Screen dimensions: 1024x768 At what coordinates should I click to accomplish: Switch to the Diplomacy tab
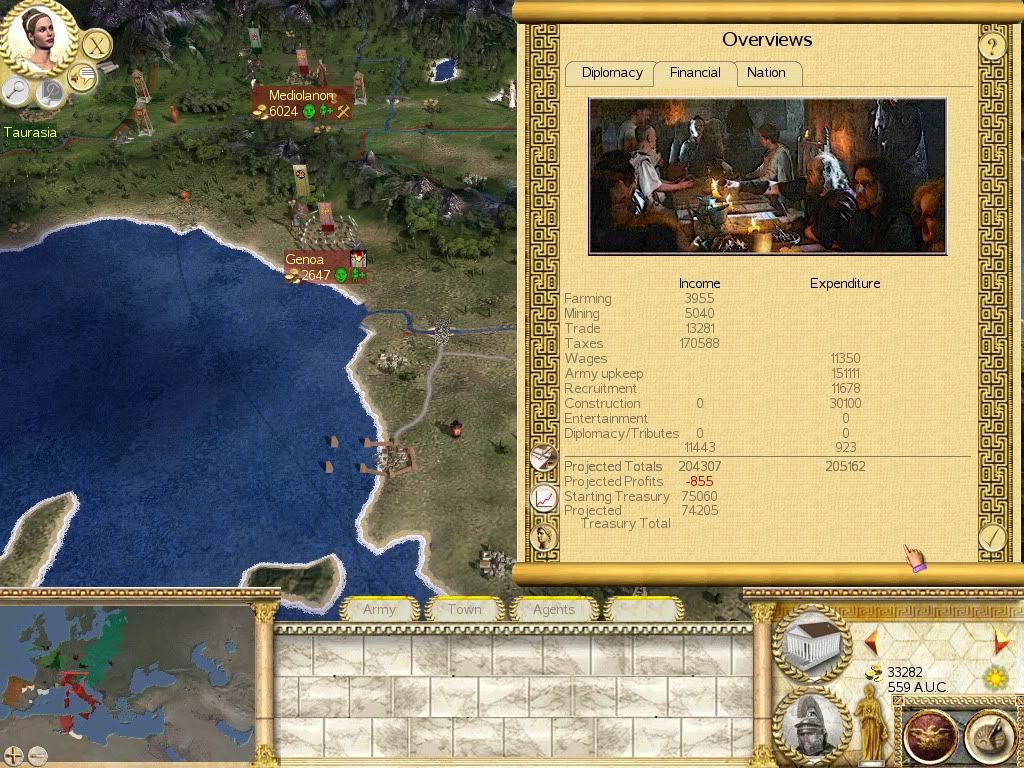[x=612, y=73]
